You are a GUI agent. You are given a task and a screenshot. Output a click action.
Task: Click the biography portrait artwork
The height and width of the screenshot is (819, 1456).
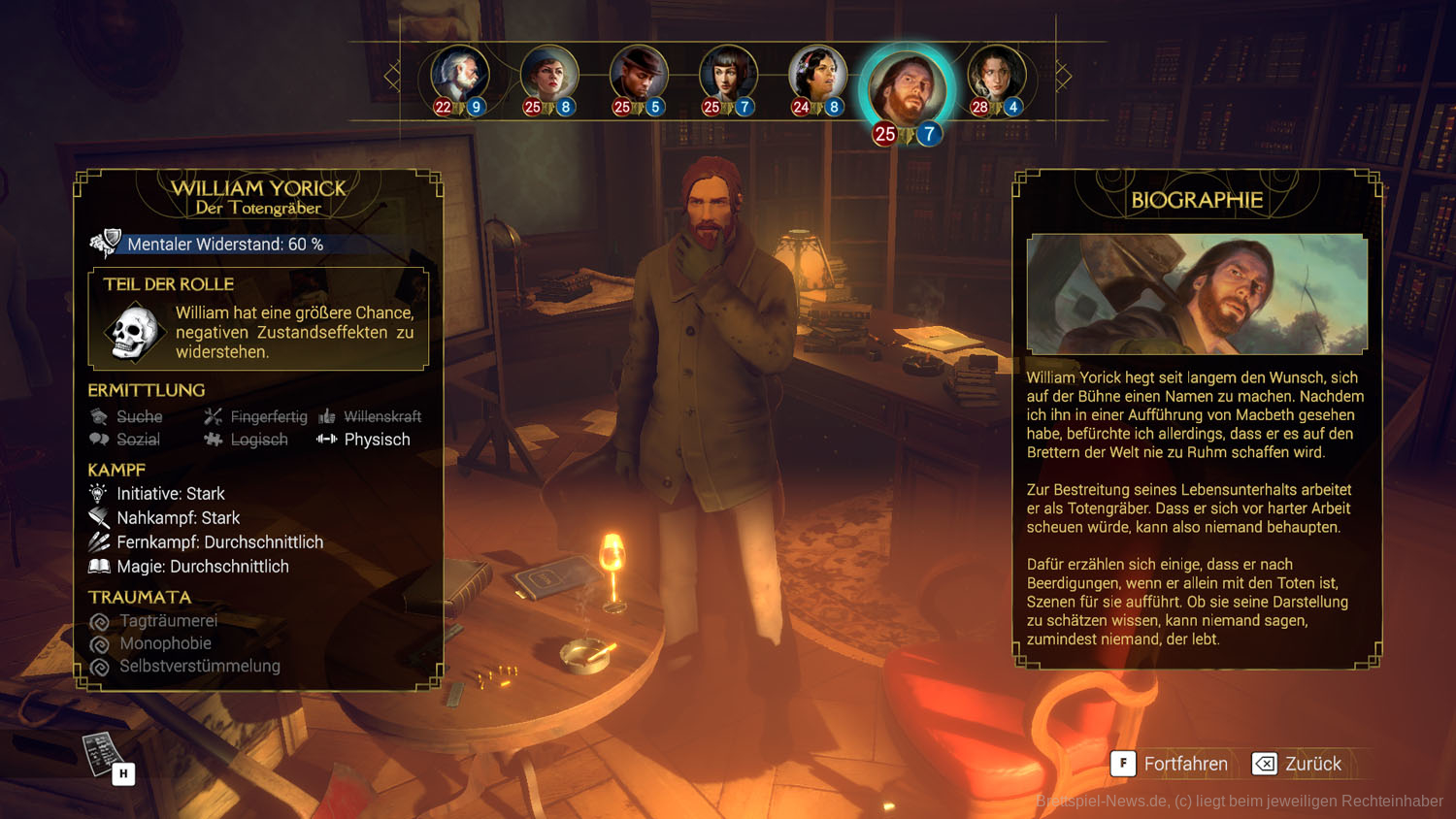click(1197, 294)
